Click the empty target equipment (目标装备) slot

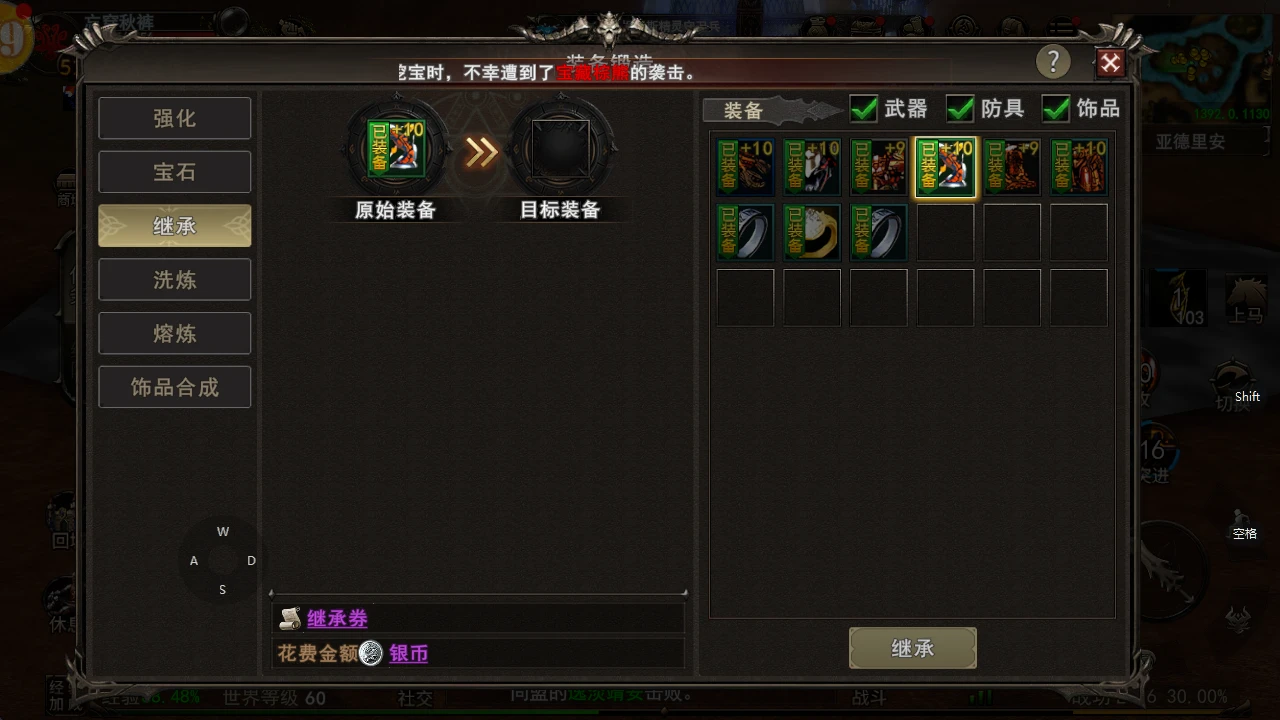click(x=561, y=149)
